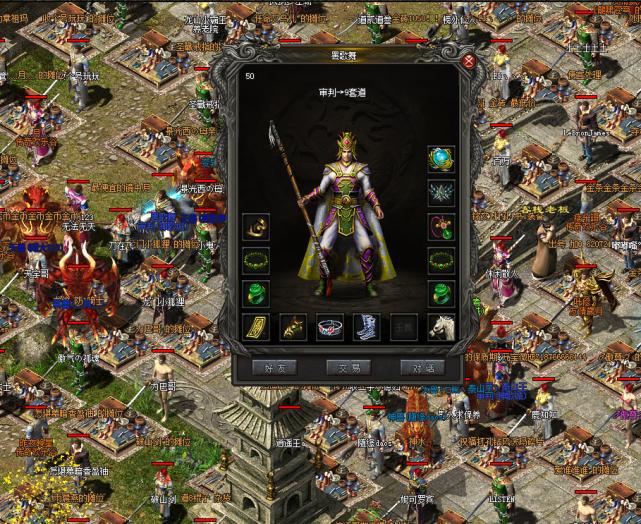Select the white horse mount slot
The width and height of the screenshot is (641, 524).
pyautogui.click(x=440, y=326)
